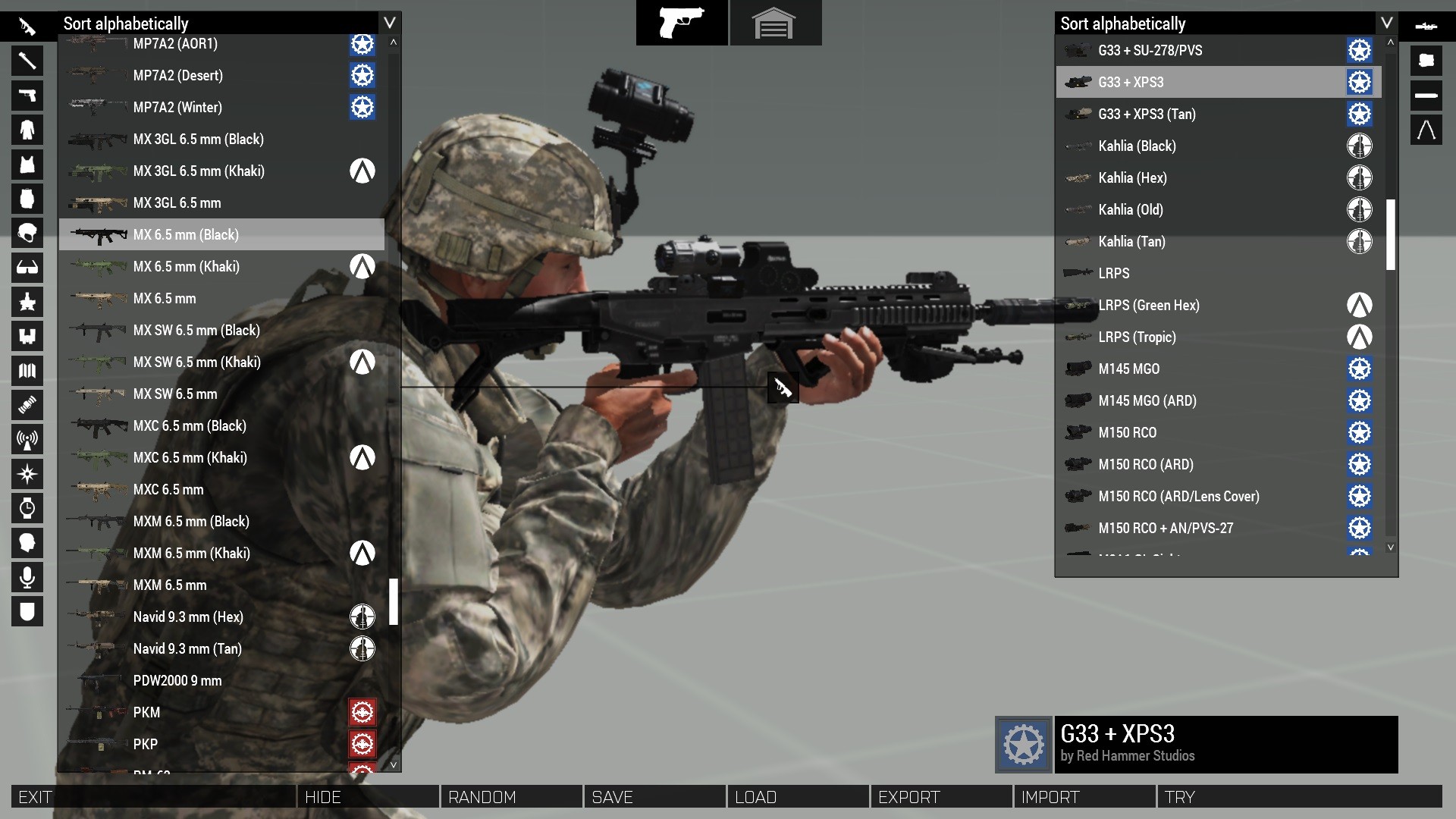
Task: Select the handgun category icon
Action: coord(27,96)
